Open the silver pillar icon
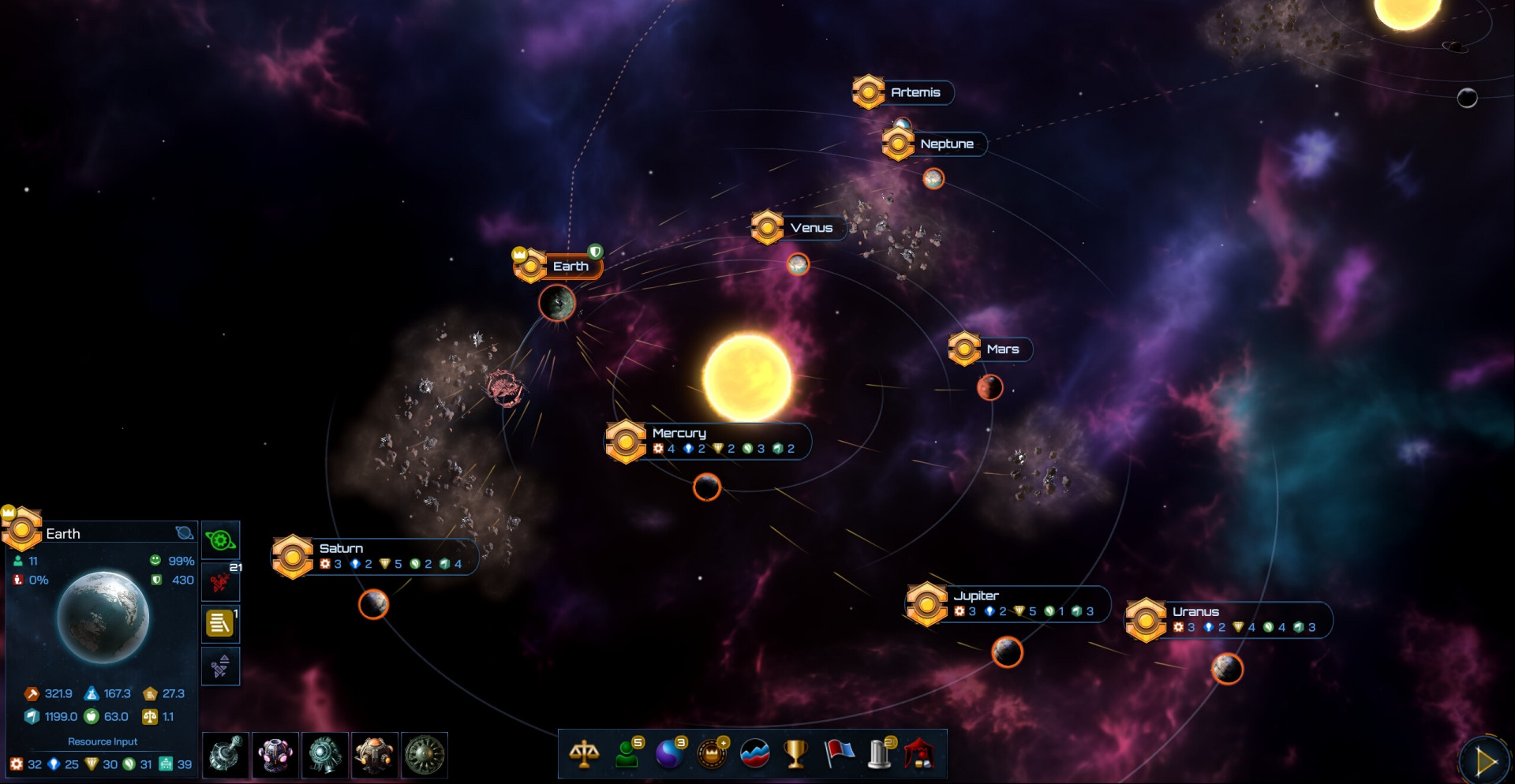Screen dimensions: 1515x784 (880, 754)
